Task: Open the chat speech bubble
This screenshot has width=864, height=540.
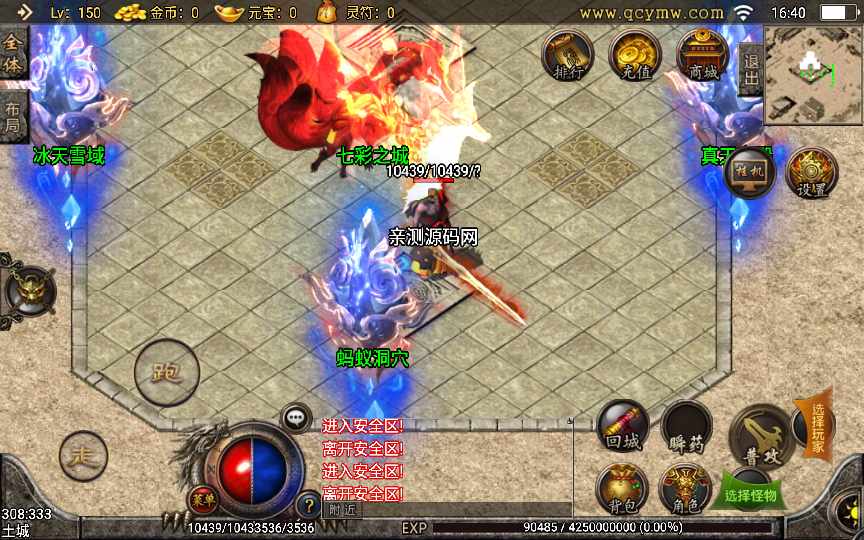Action: point(296,418)
